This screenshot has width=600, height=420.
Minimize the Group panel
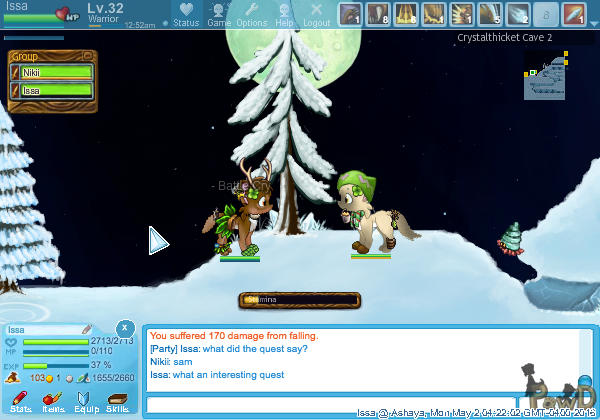86,56
